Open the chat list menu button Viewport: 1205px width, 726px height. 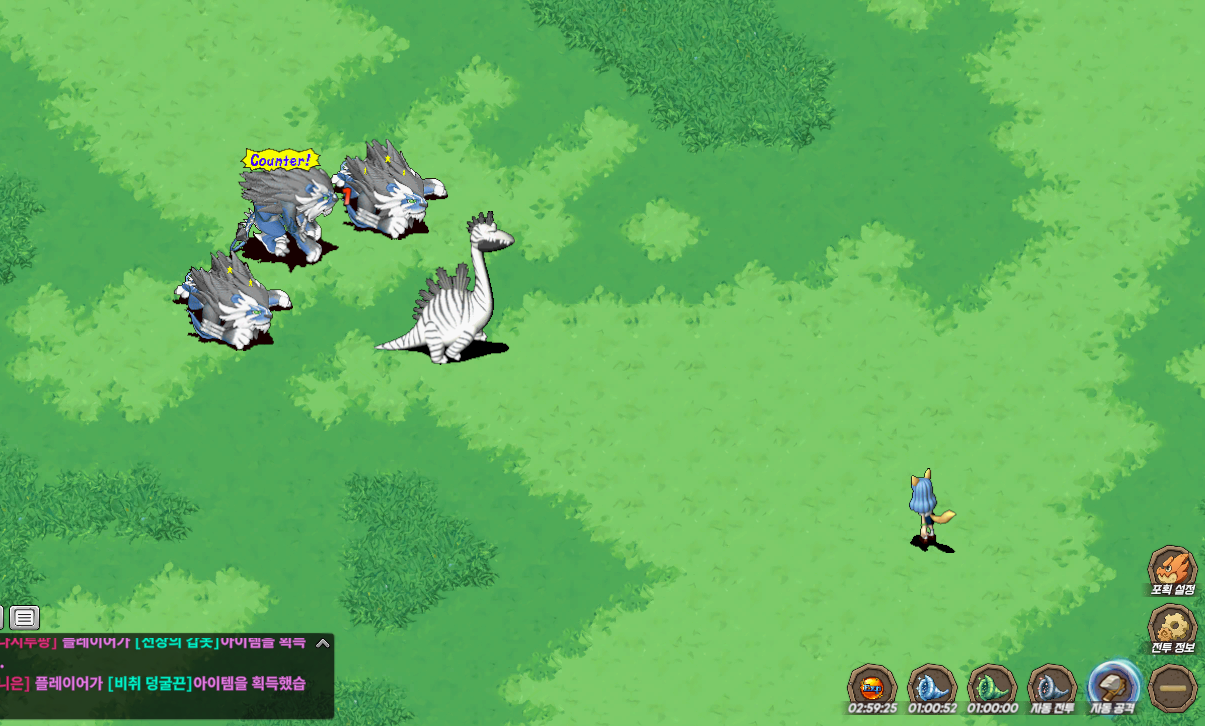click(x=25, y=617)
